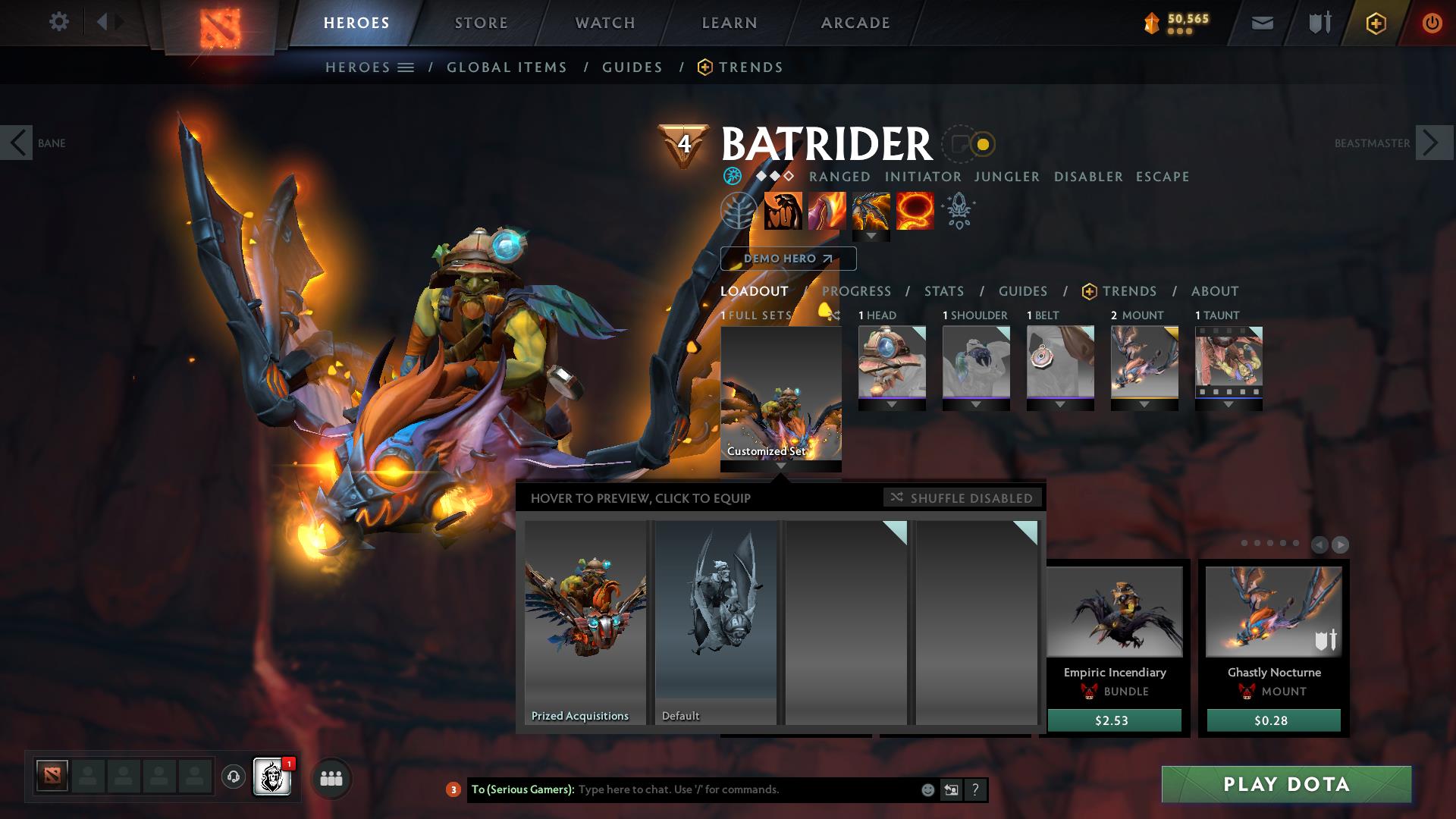
Task: Open the emoticon picker in chat bar
Action: [927, 789]
